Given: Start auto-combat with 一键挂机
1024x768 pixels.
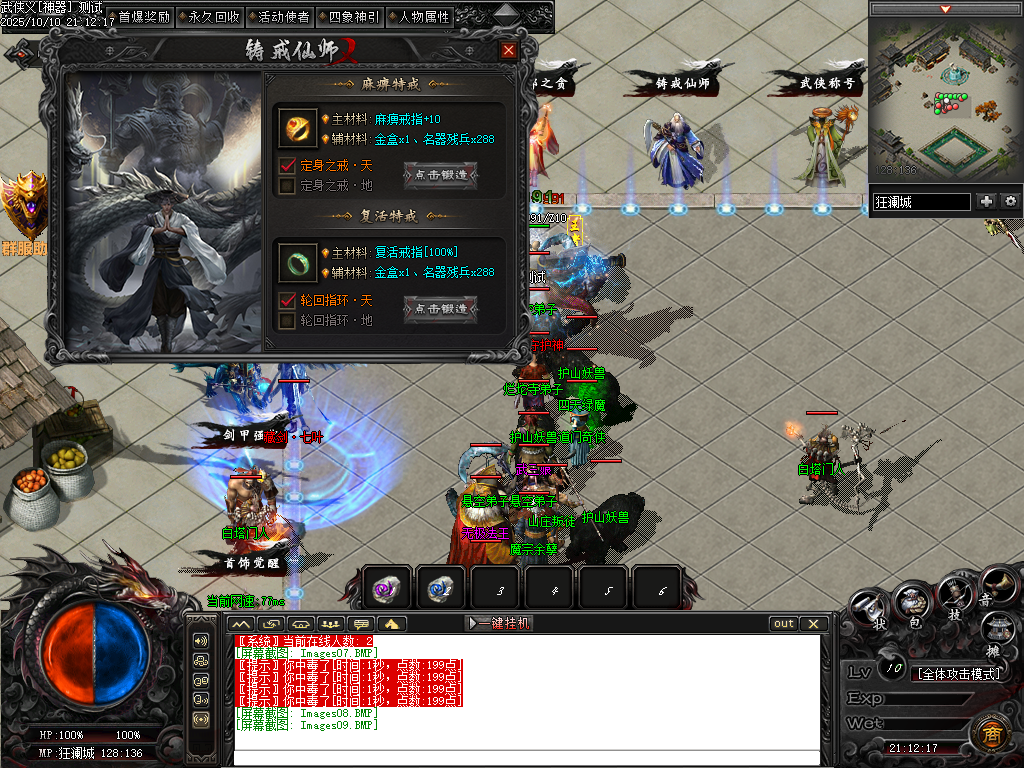Looking at the screenshot, I should (499, 623).
